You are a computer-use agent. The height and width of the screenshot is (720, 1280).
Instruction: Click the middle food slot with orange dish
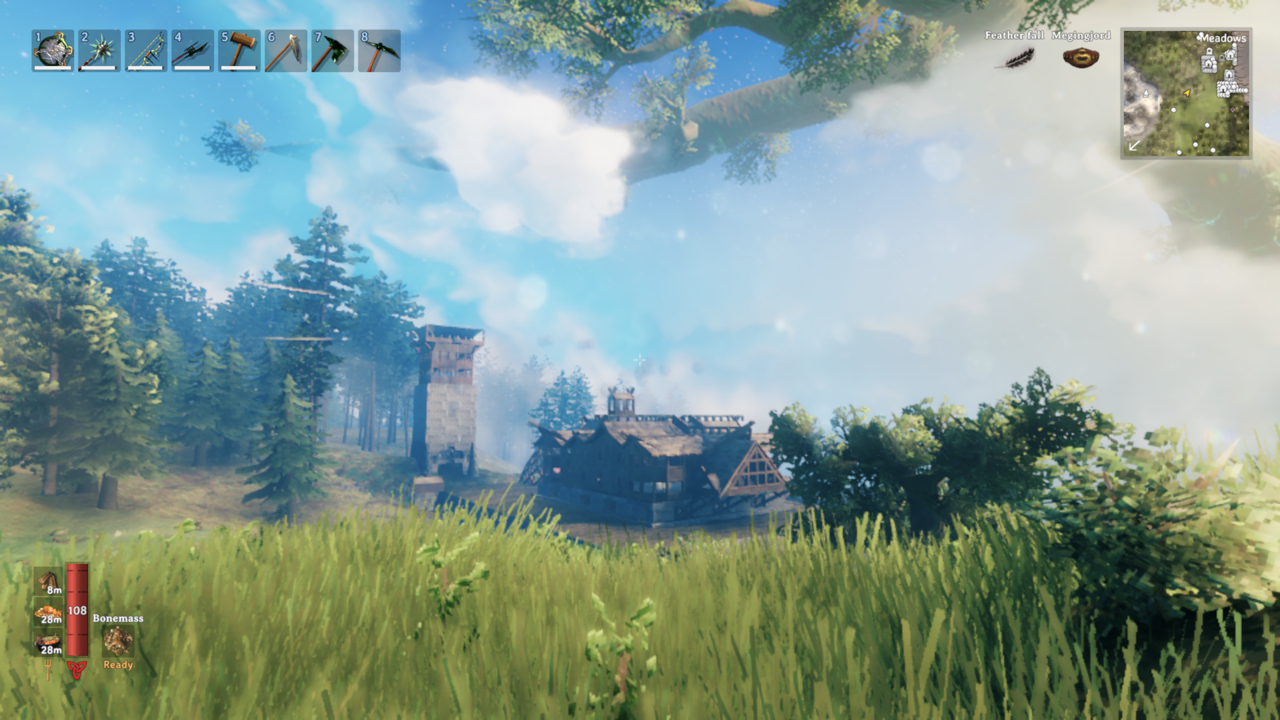48,612
